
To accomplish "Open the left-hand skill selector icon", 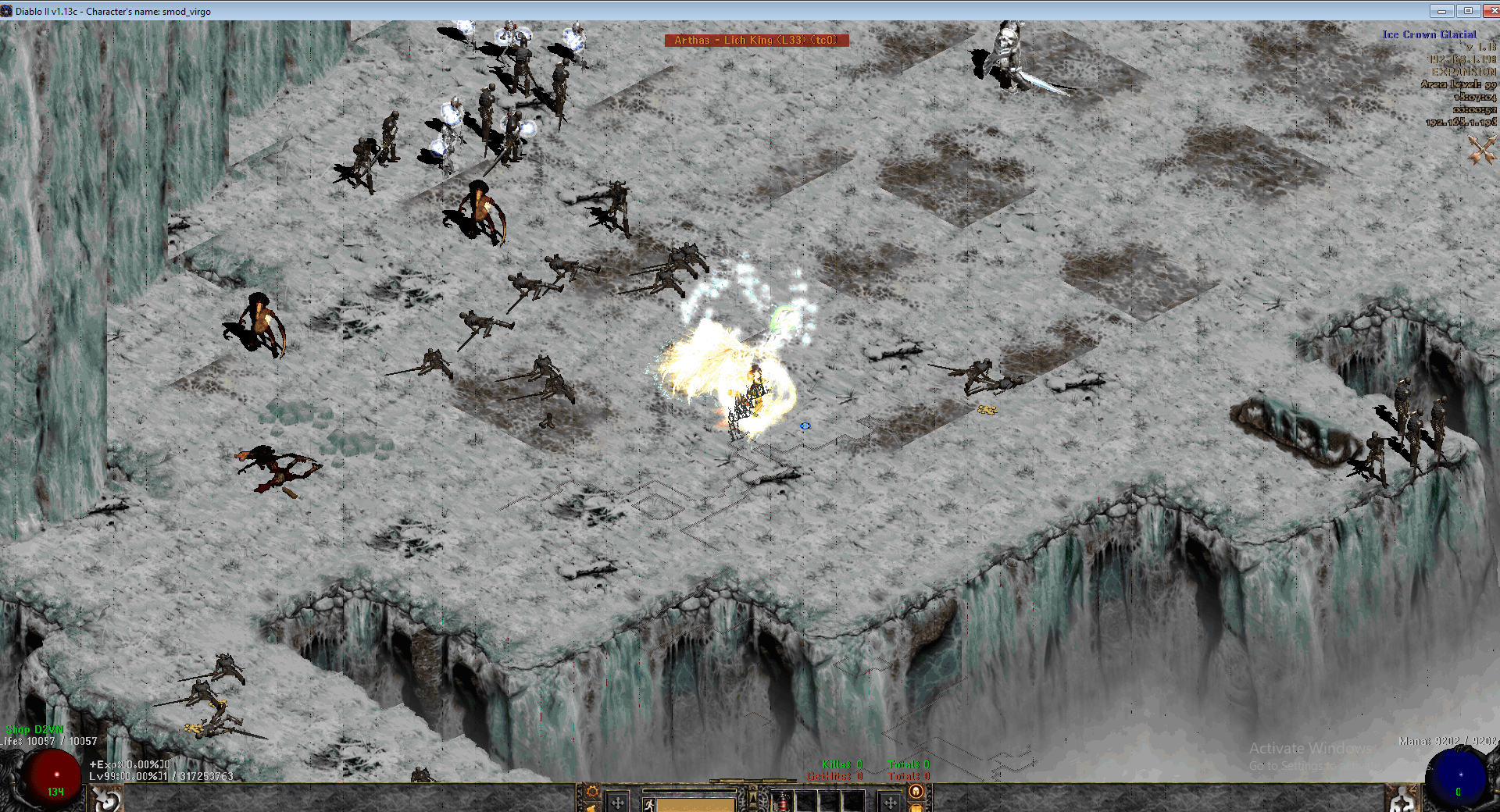I will pos(107,800).
